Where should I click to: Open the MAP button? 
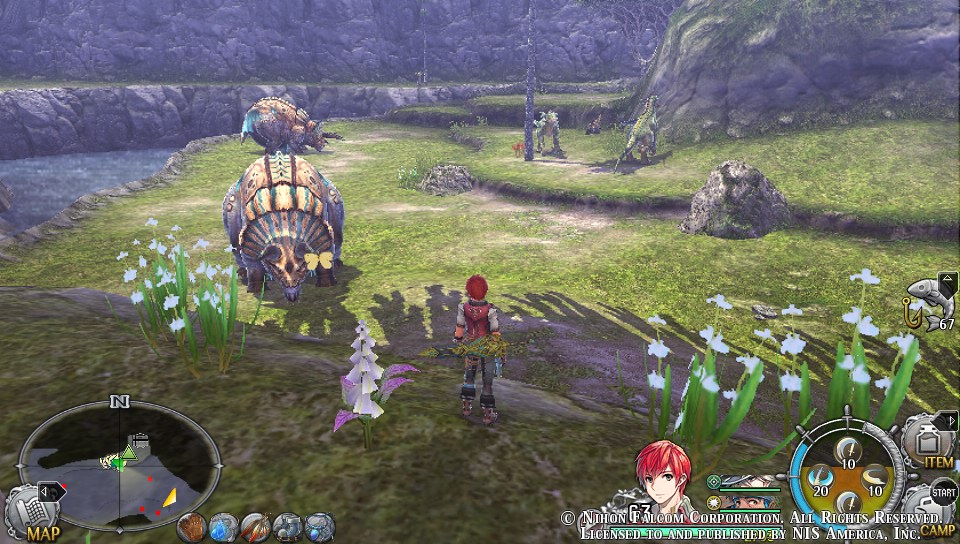[x=38, y=514]
